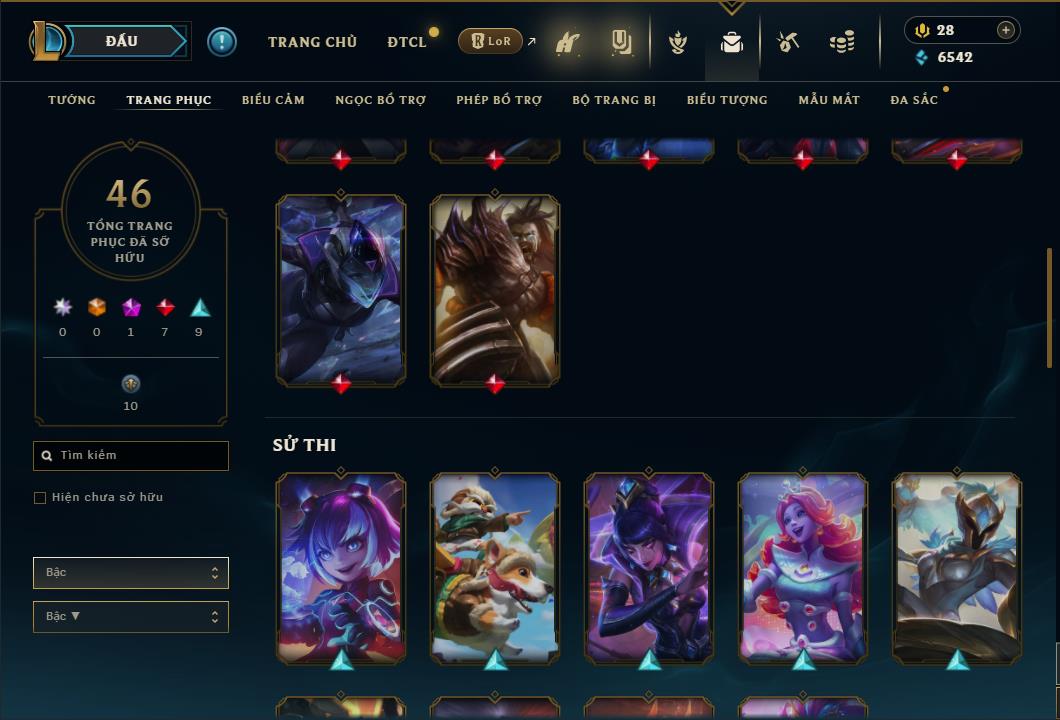Select the BIỂU CẢM tab

point(273,100)
